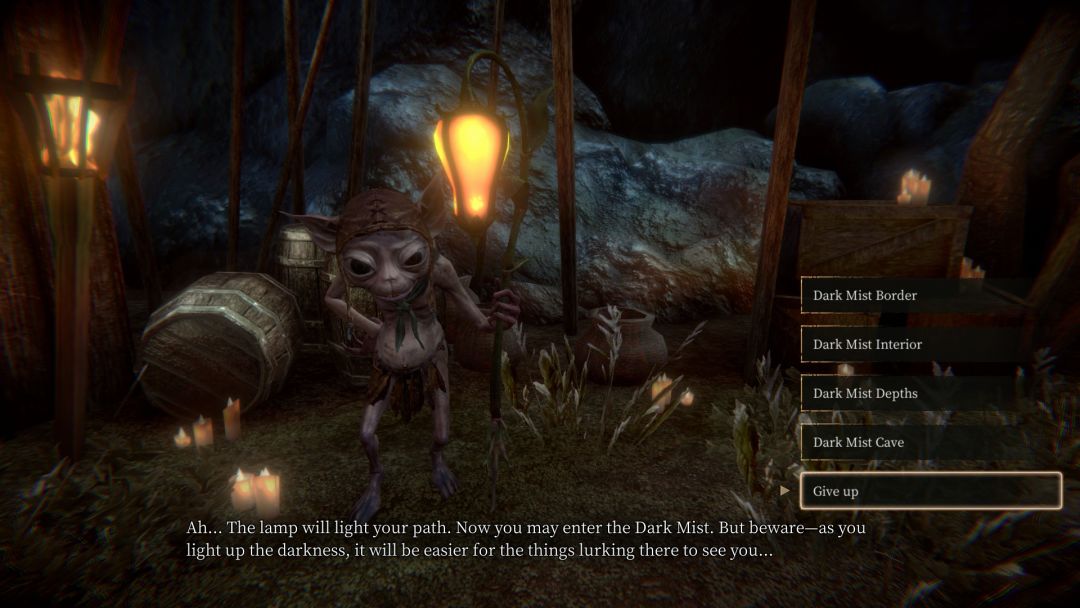
Task: Travel to Dark Mist Cave
Action: coord(930,442)
